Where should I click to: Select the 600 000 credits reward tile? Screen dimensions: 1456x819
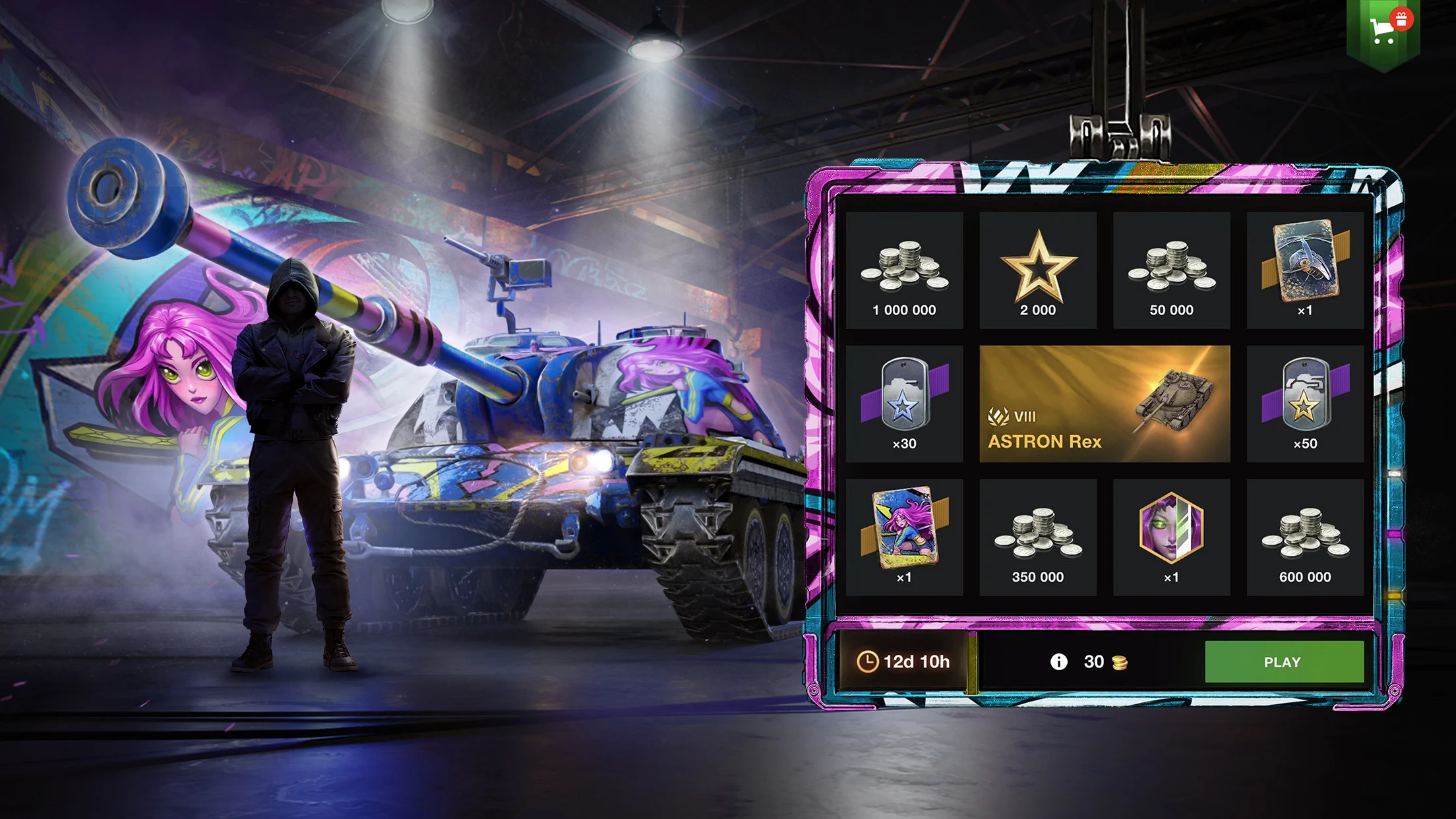(1305, 537)
